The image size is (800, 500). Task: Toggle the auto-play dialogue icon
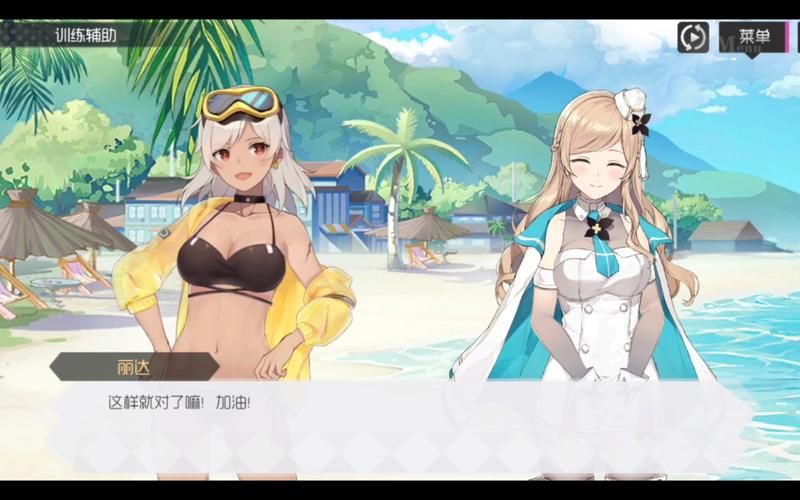tap(693, 37)
